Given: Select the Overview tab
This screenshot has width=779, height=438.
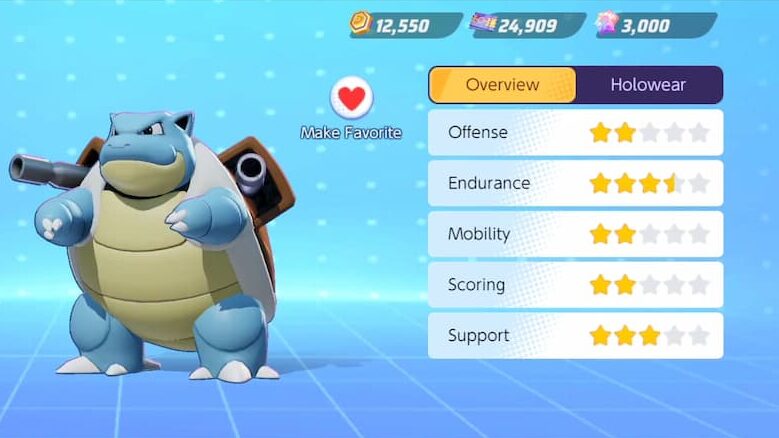Looking at the screenshot, I should 502,85.
